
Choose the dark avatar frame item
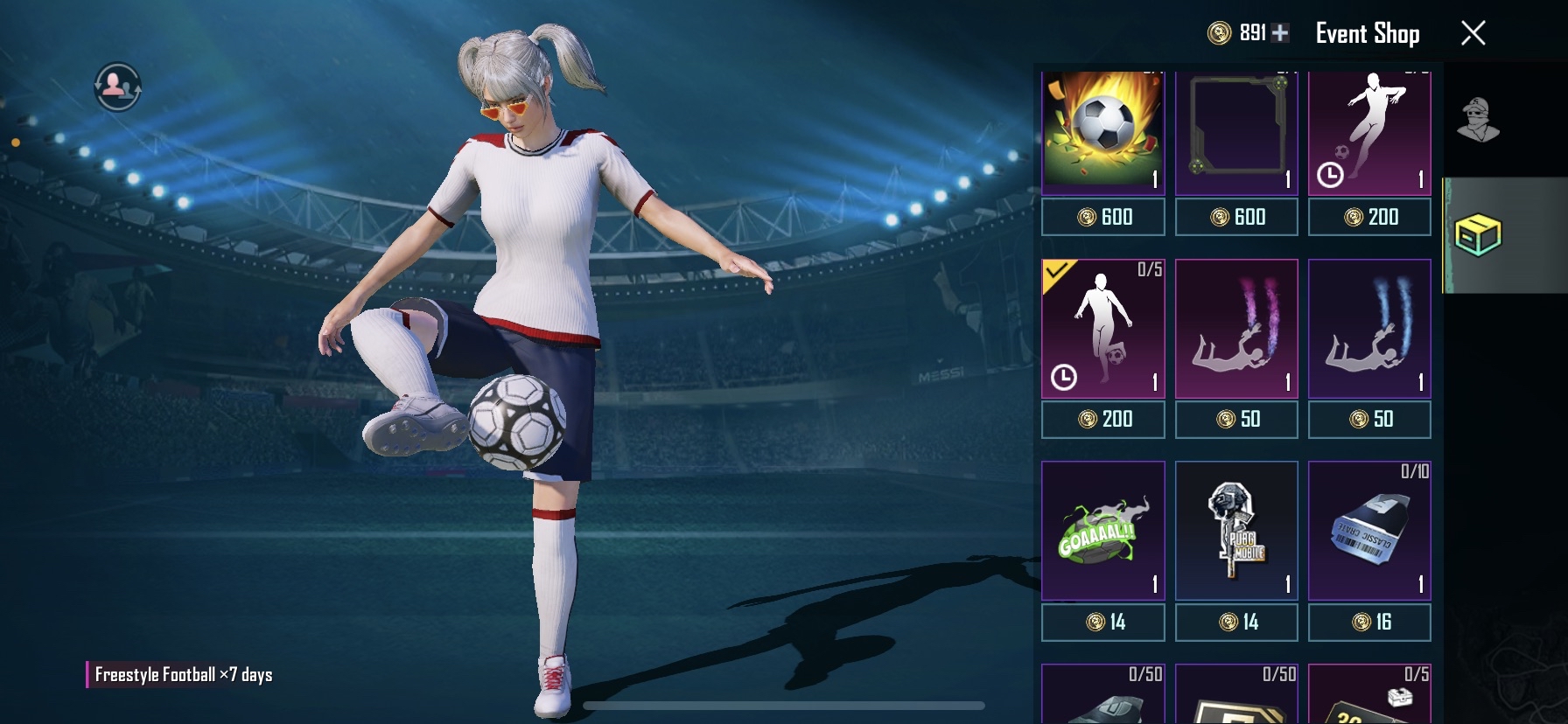1236,131
